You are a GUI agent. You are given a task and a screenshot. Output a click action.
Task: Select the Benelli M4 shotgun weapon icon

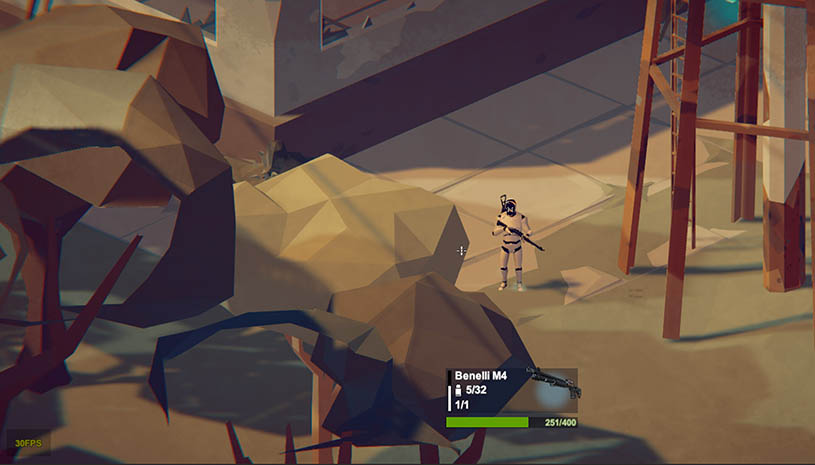pos(552,382)
